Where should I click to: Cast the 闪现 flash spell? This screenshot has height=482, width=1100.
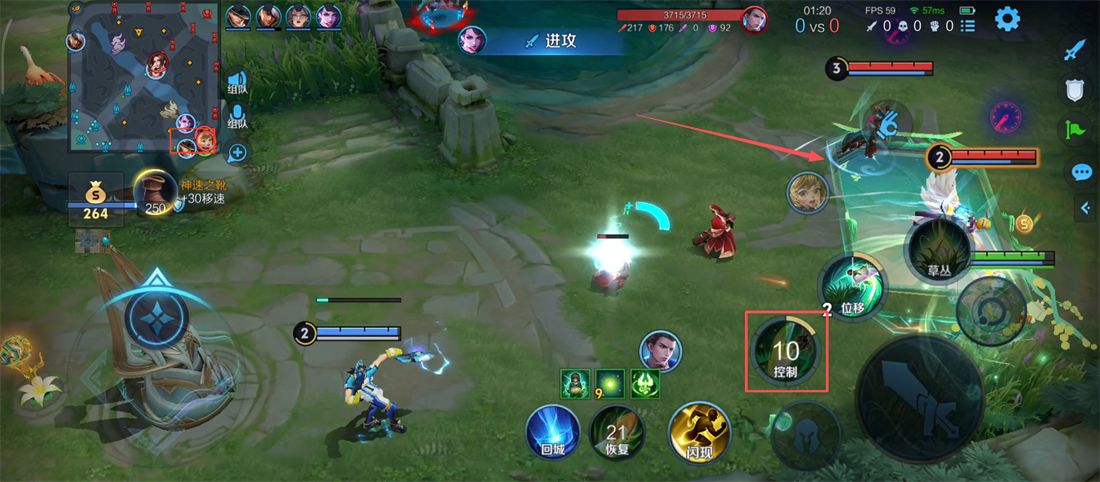(698, 432)
